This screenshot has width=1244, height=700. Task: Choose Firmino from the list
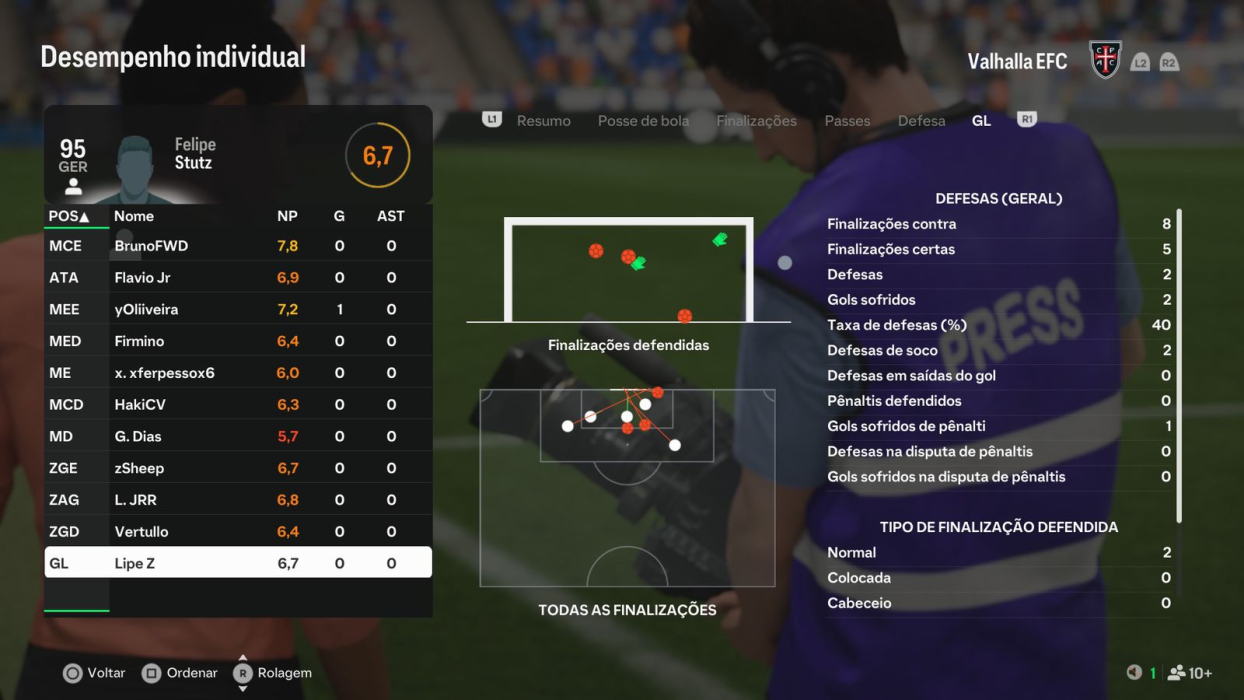coord(238,341)
